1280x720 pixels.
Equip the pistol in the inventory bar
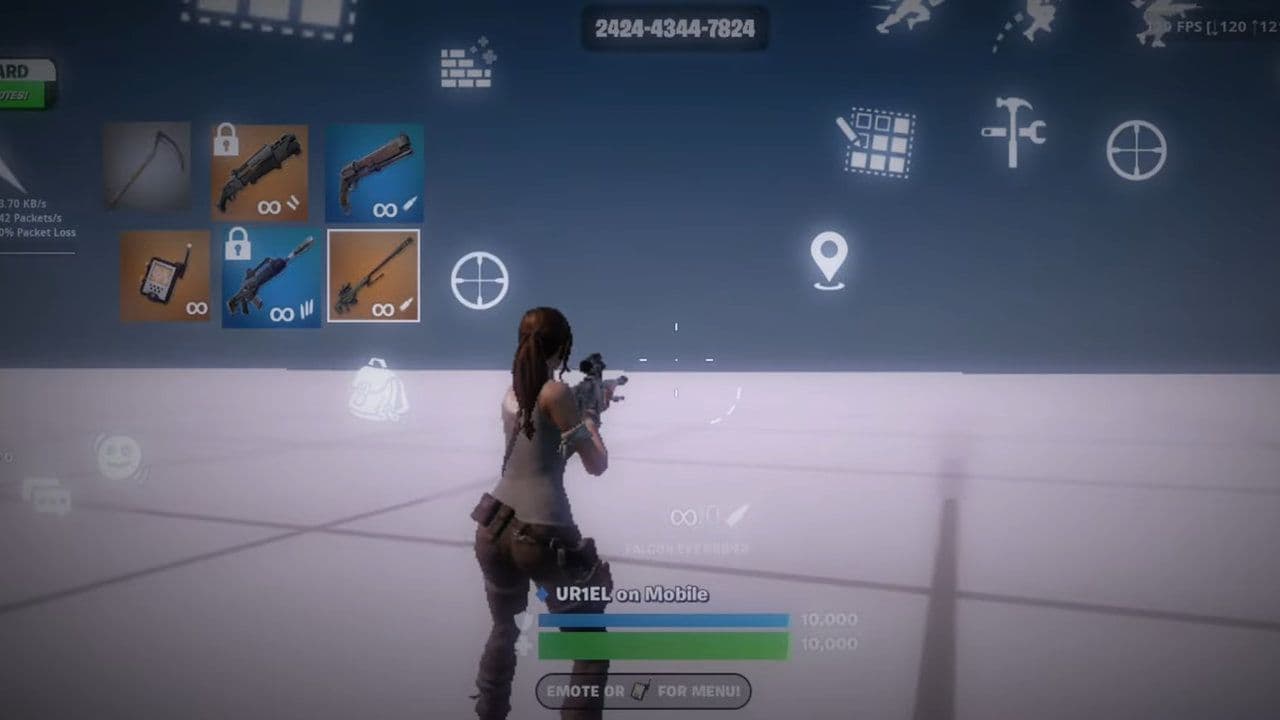click(x=373, y=172)
